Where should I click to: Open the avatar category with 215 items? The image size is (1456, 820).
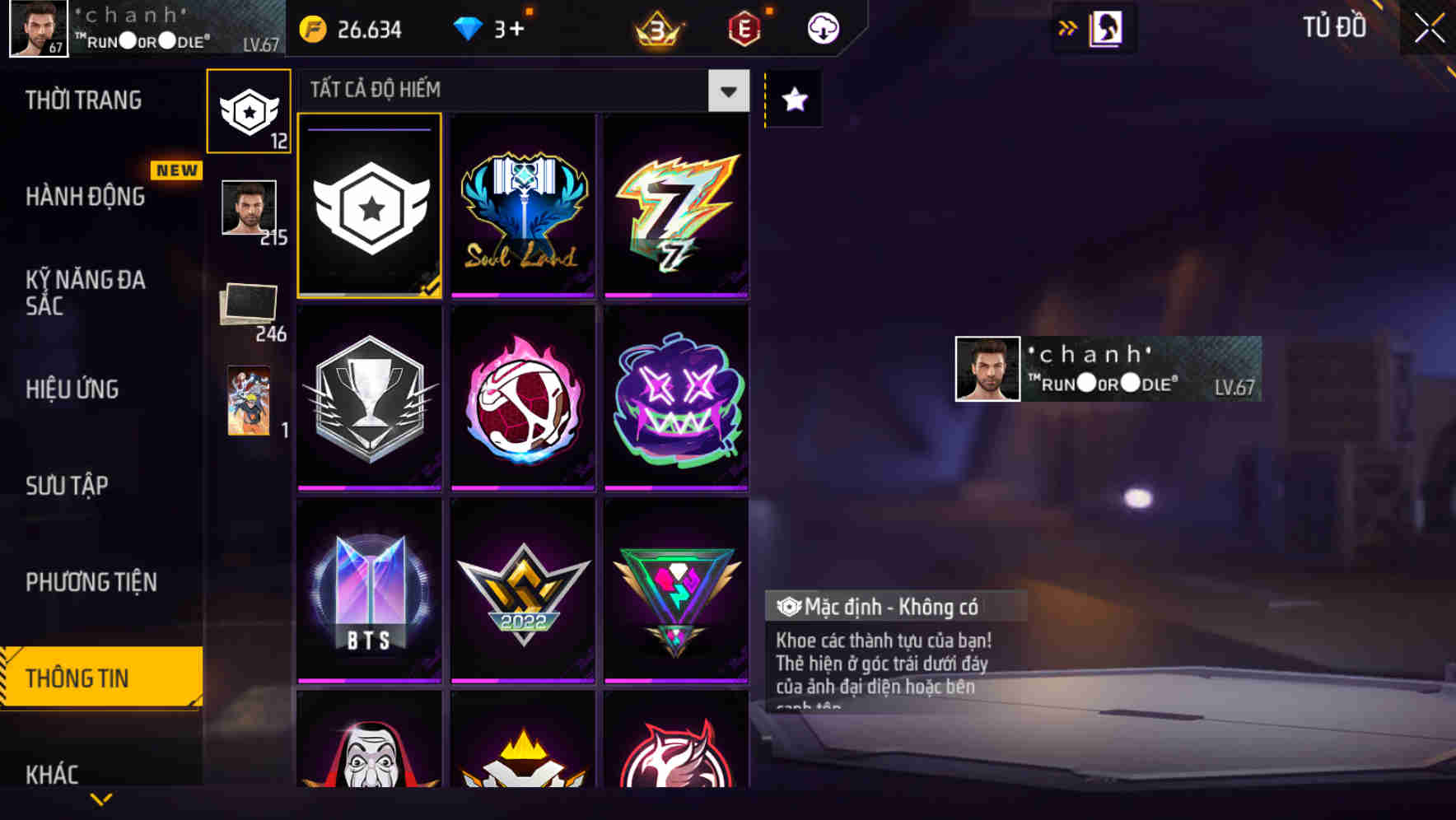[249, 212]
